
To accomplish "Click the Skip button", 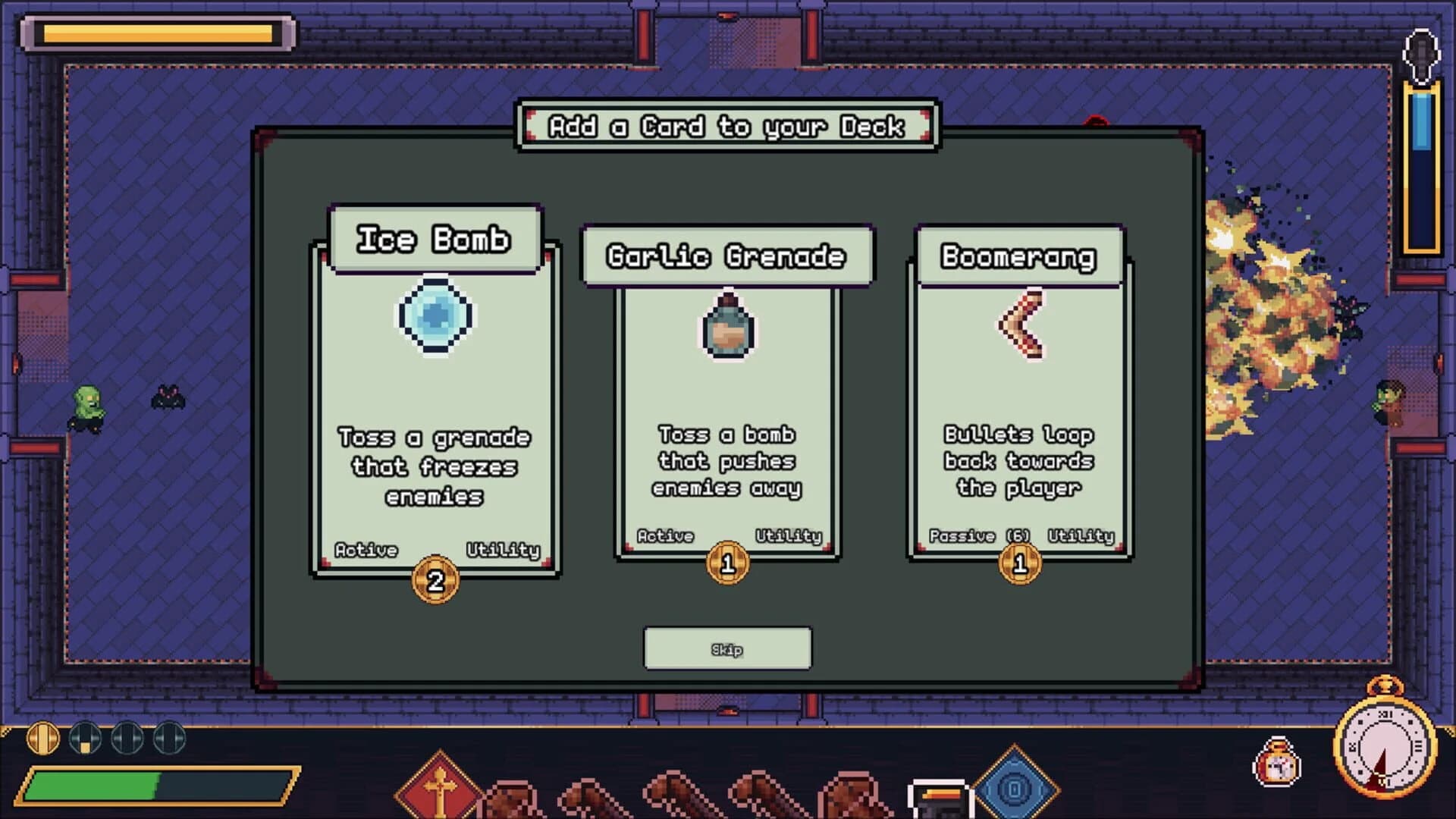I will [726, 648].
